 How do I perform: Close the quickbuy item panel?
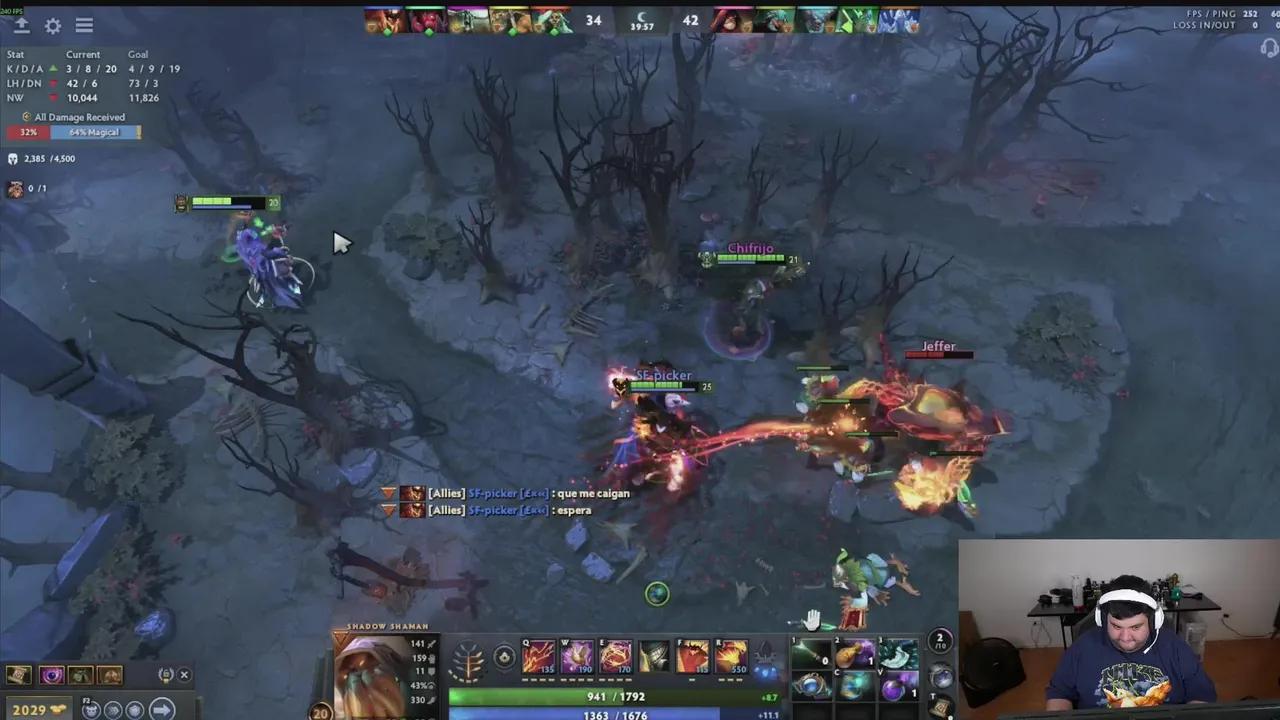[184, 675]
